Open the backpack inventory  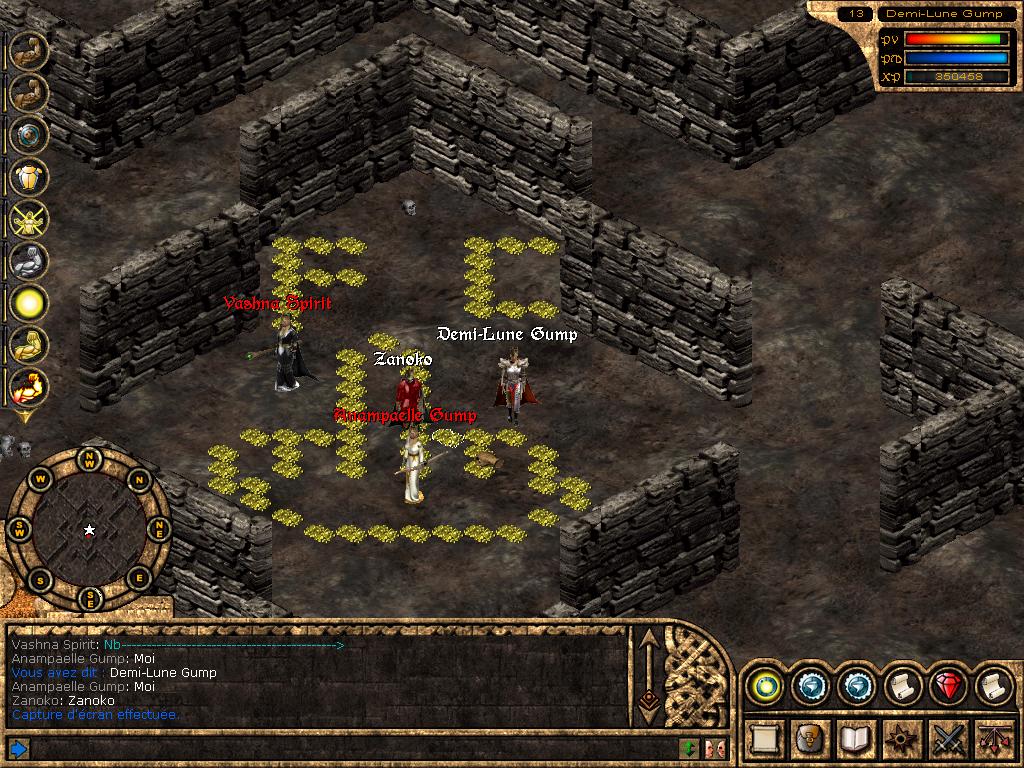tap(809, 739)
